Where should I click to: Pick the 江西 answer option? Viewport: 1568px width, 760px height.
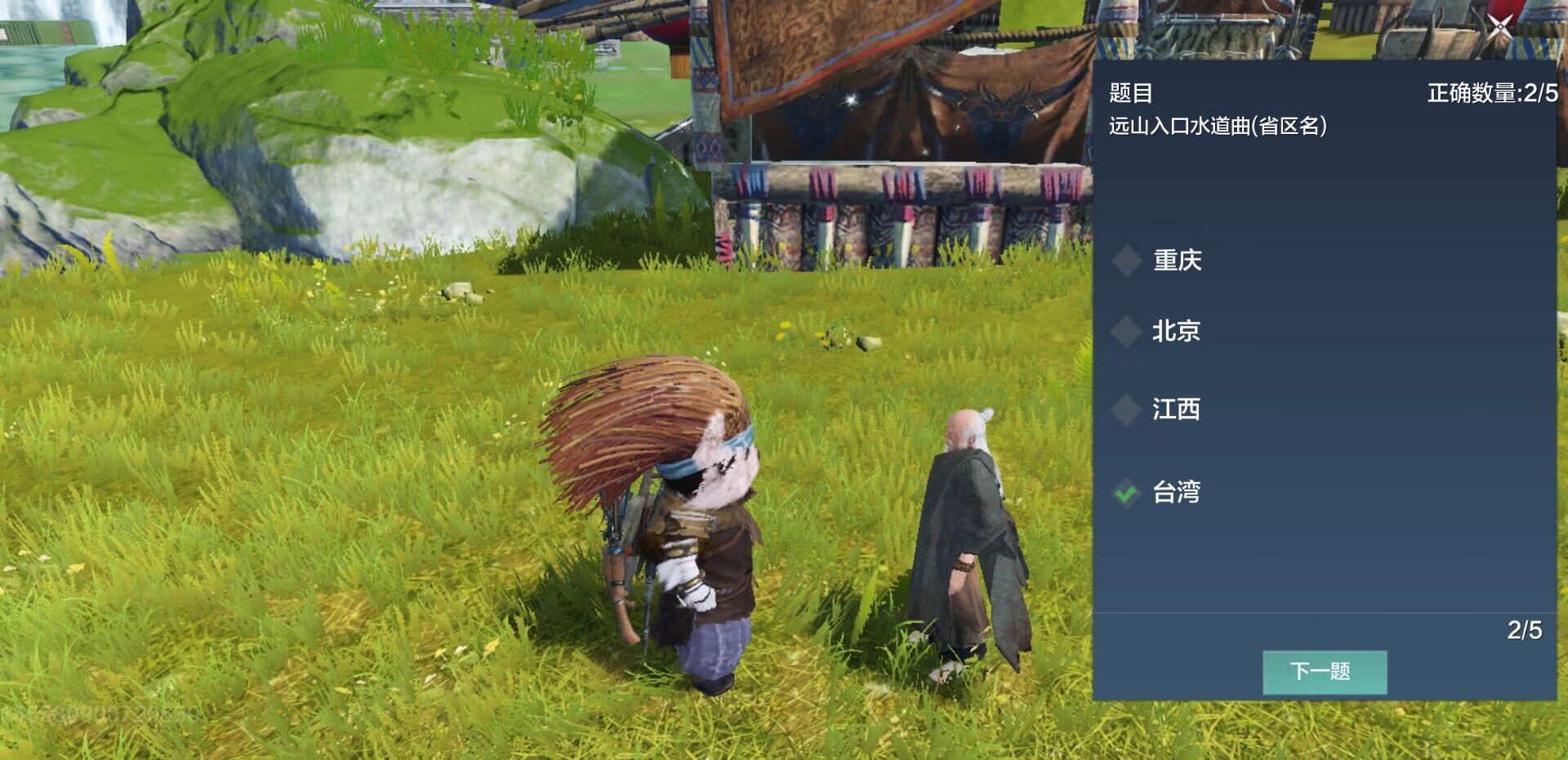coord(1175,409)
